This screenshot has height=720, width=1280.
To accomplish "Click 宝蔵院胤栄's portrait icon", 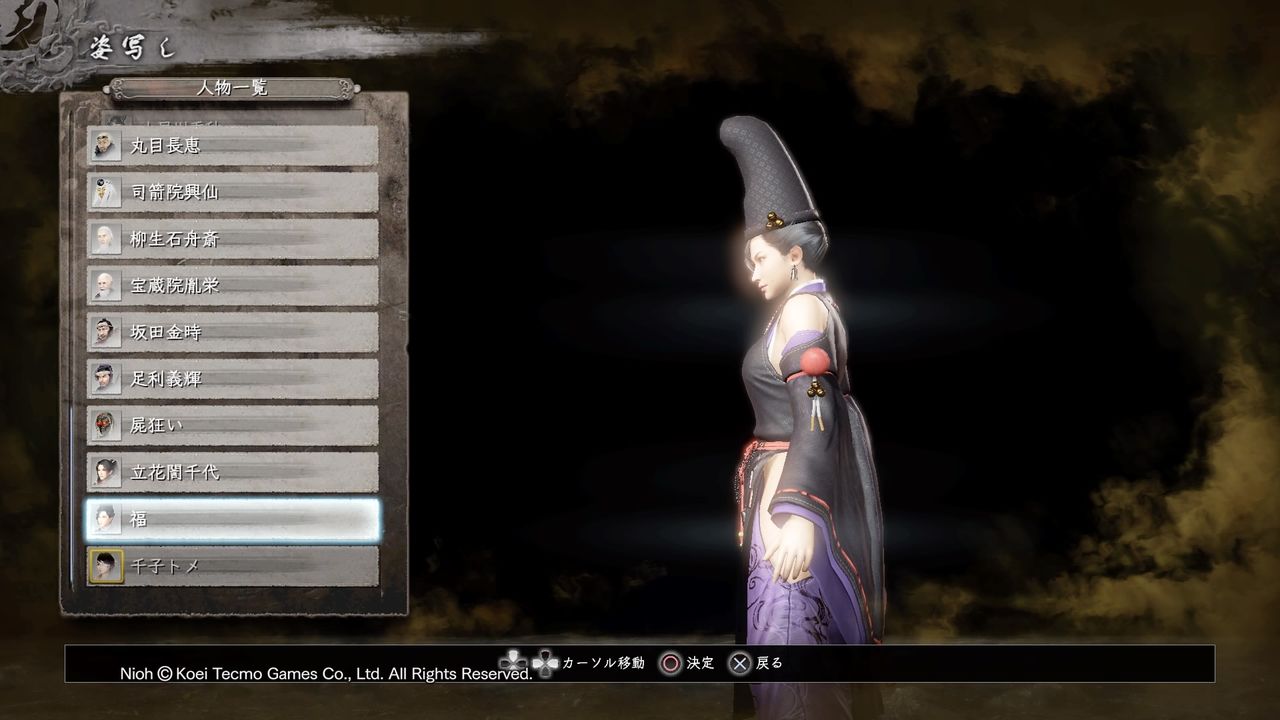I will [106, 285].
